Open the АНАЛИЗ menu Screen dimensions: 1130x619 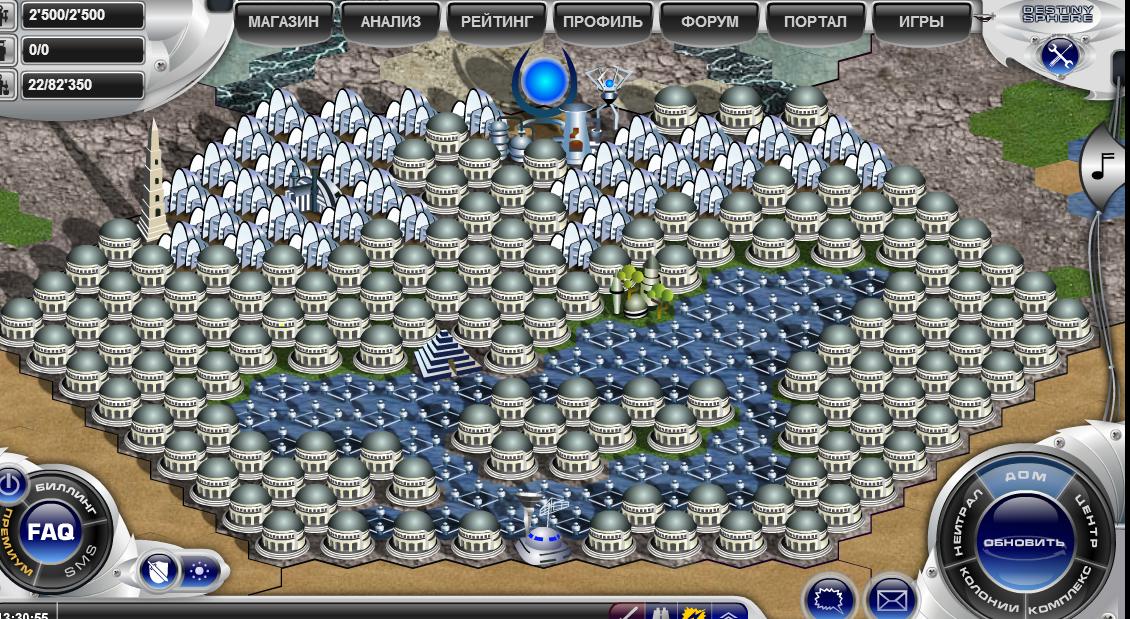390,22
